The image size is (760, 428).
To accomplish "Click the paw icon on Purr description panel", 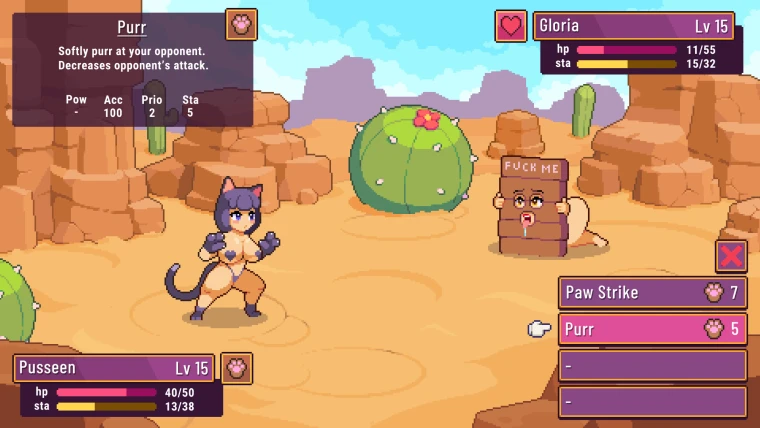I will pyautogui.click(x=241, y=24).
